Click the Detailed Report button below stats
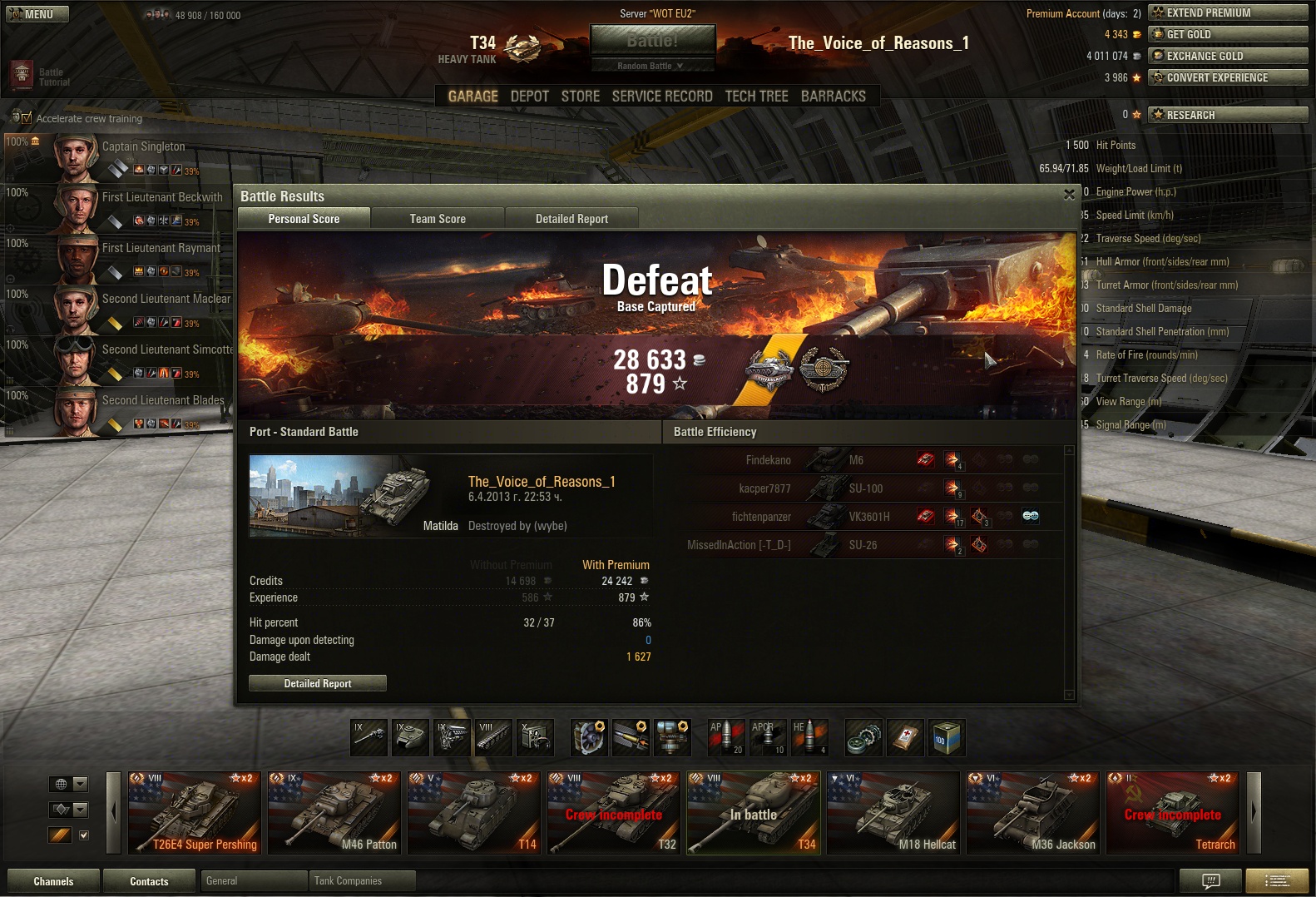The height and width of the screenshot is (897, 1316). [x=318, y=683]
